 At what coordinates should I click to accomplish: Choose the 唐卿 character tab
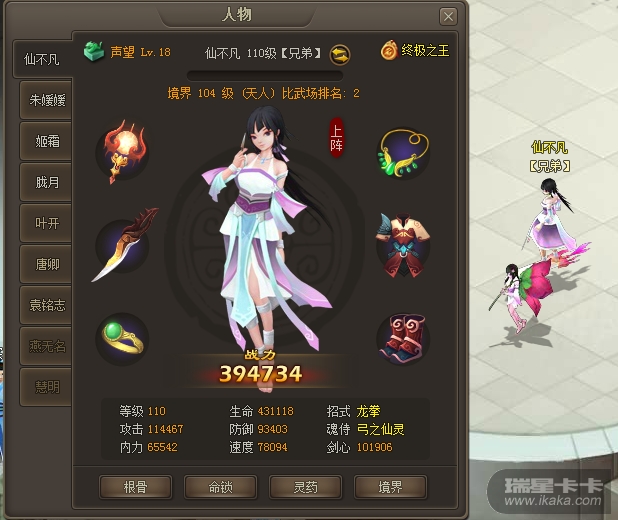pyautogui.click(x=46, y=264)
